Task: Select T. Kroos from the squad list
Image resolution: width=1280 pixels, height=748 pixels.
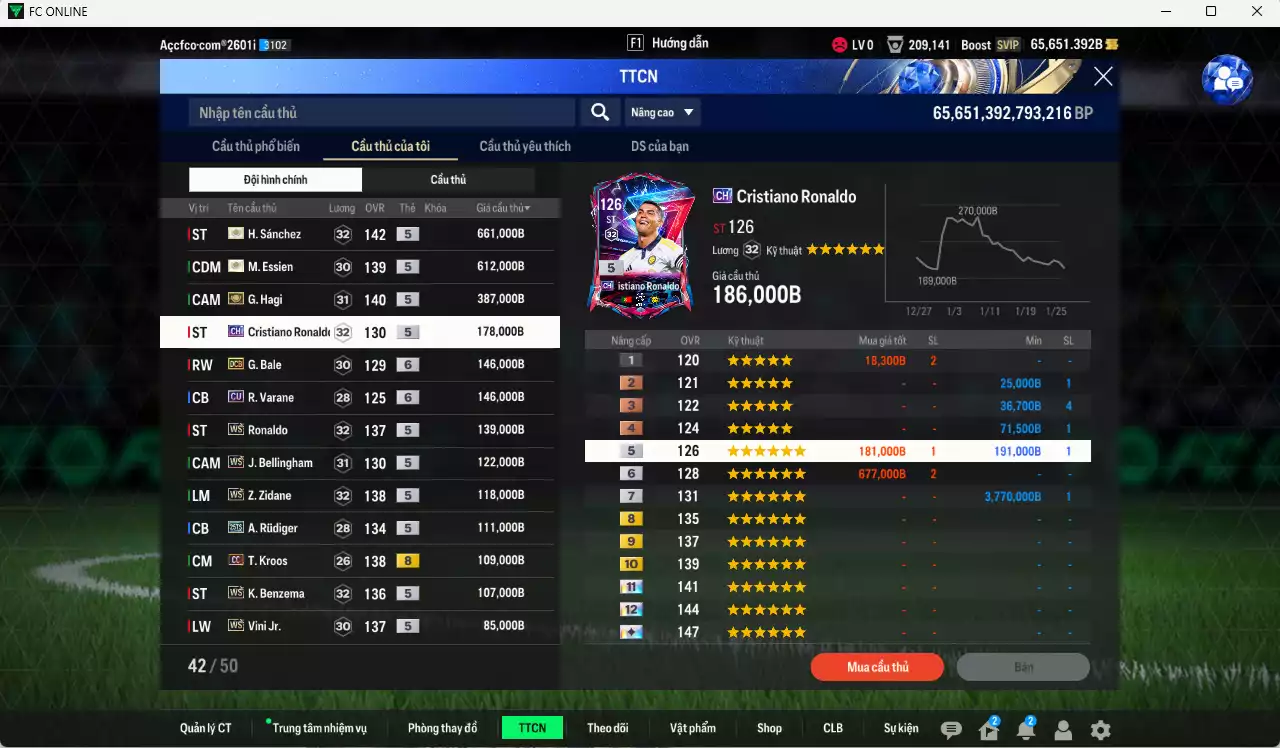Action: [358, 561]
